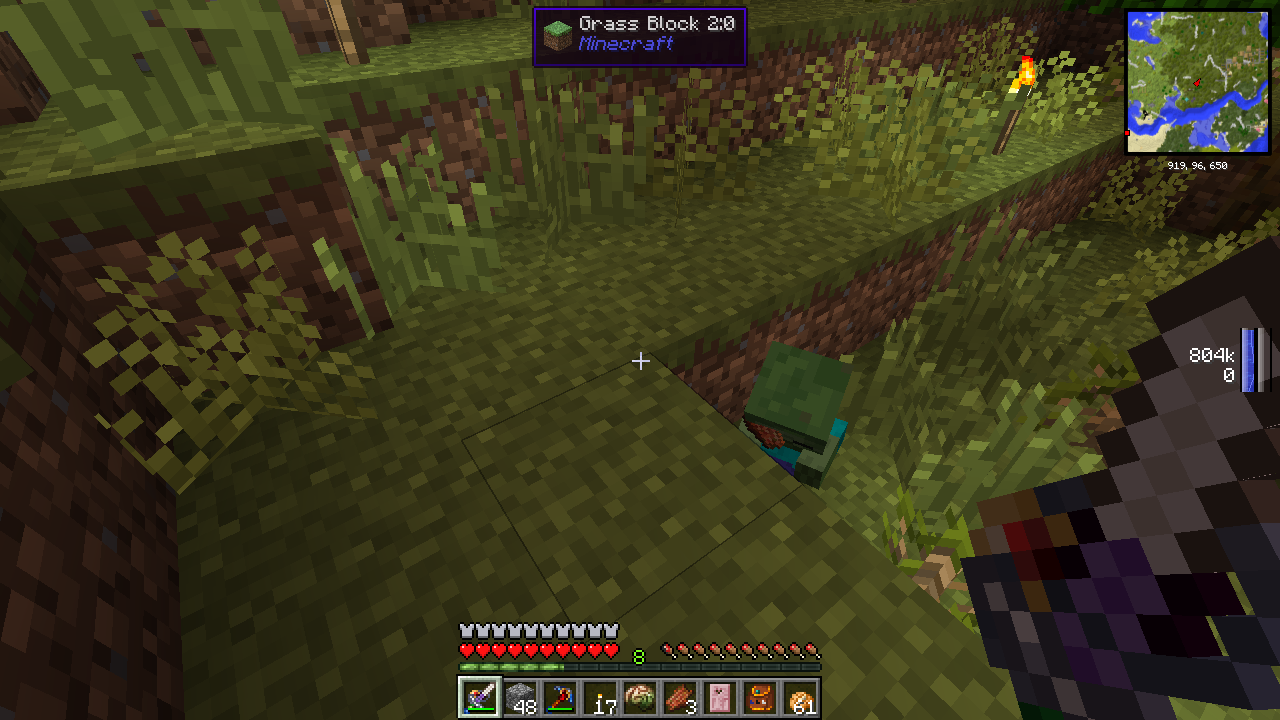Click the Grass Block info tooltip
Screen dimensions: 1280x720
pyautogui.click(x=639, y=36)
